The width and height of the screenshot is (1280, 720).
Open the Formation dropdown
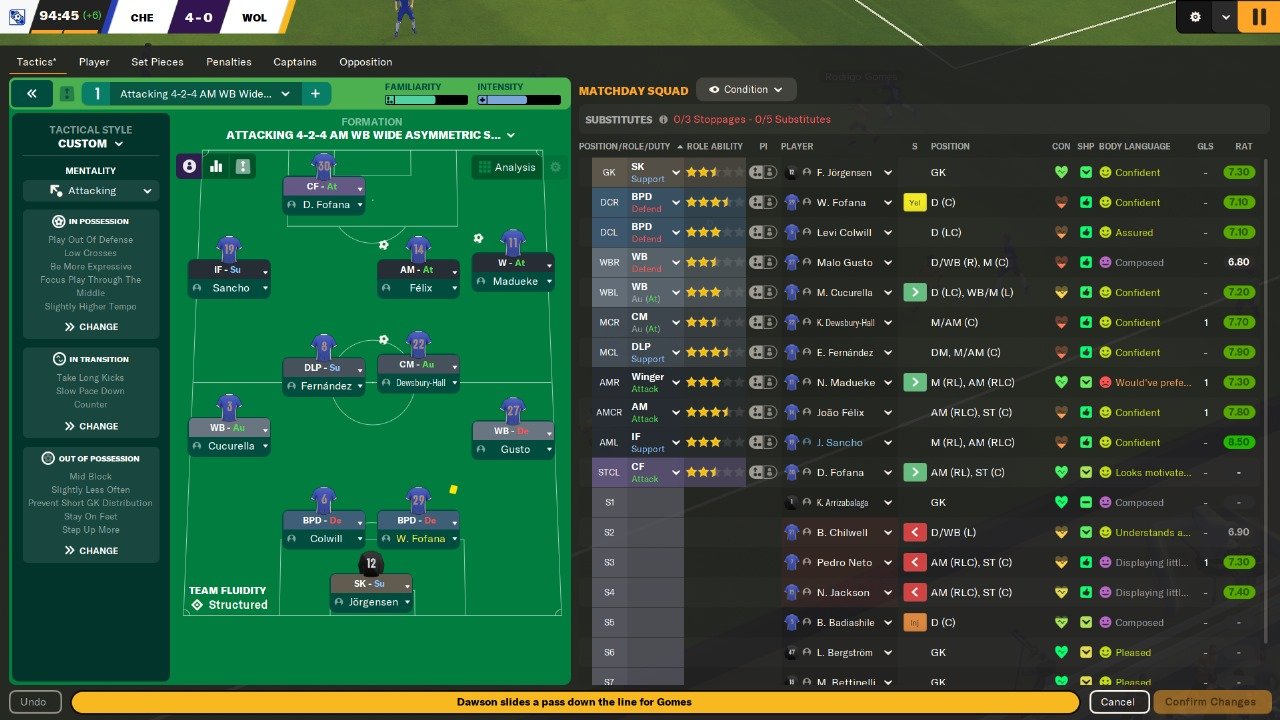point(371,135)
